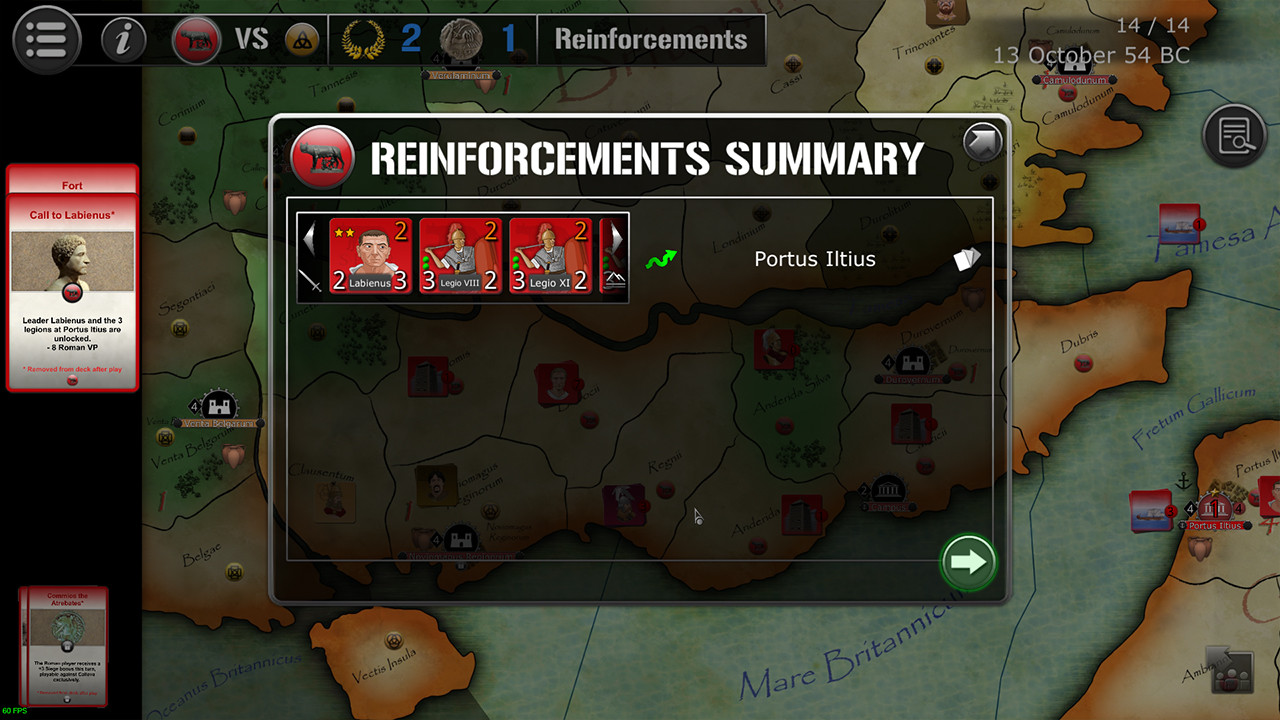The height and width of the screenshot is (720, 1280).
Task: Select the Legio VIII unit card
Action: [x=459, y=255]
